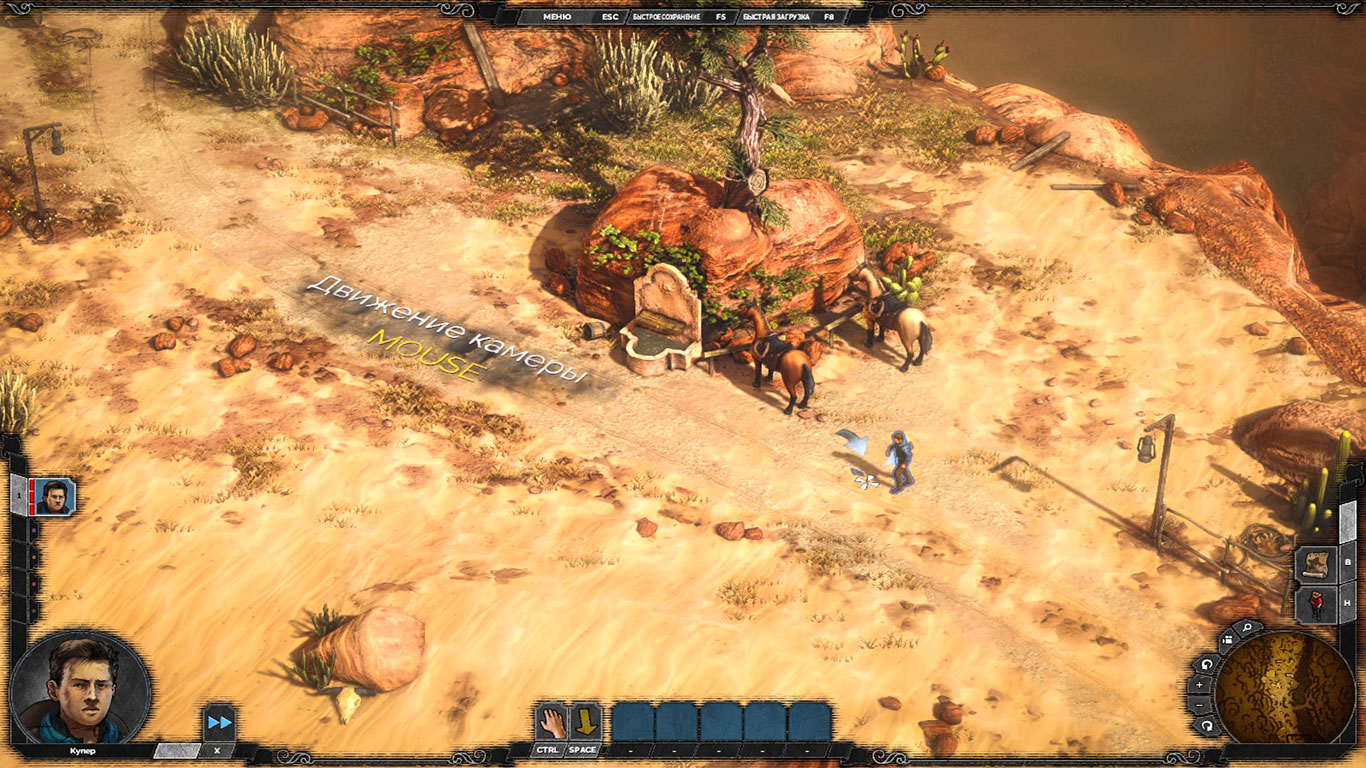
Task: Click Cooper's large round character portrait
Action: point(80,688)
